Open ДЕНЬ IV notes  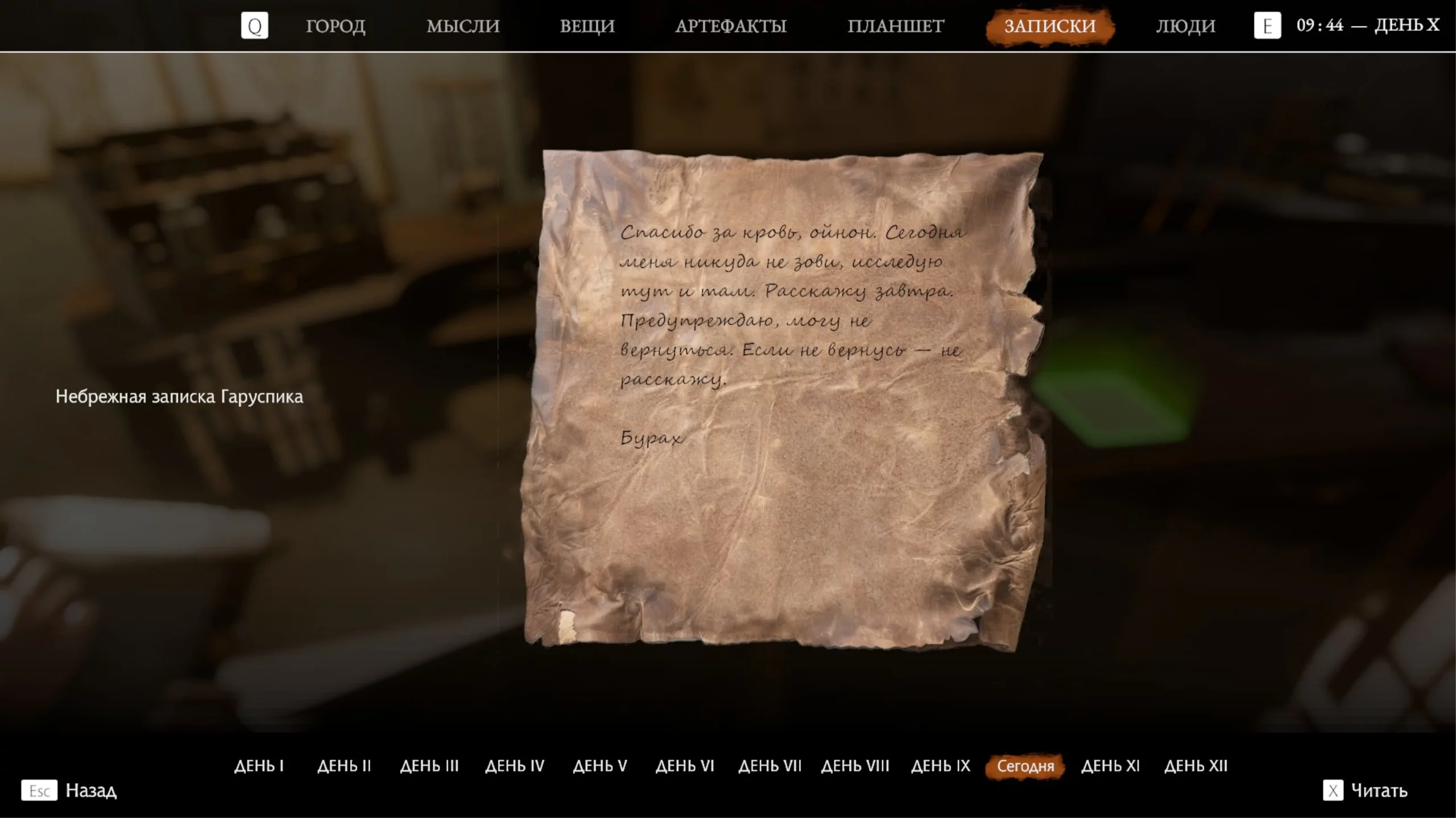pos(515,766)
